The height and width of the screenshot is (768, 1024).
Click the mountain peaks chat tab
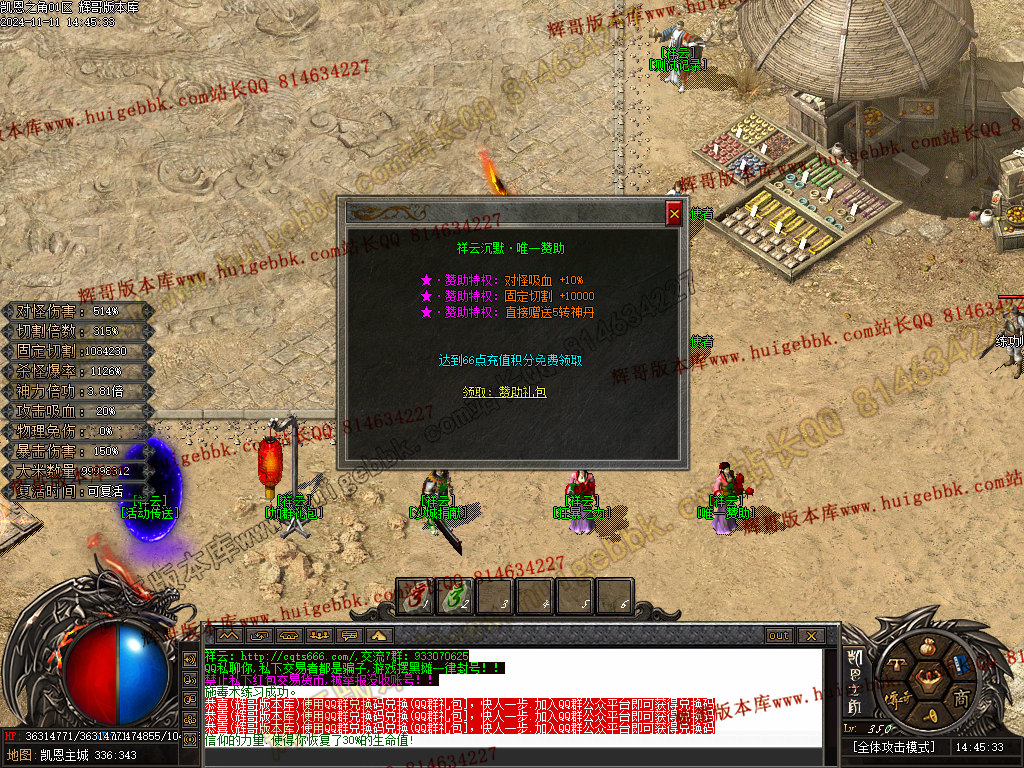click(x=228, y=636)
